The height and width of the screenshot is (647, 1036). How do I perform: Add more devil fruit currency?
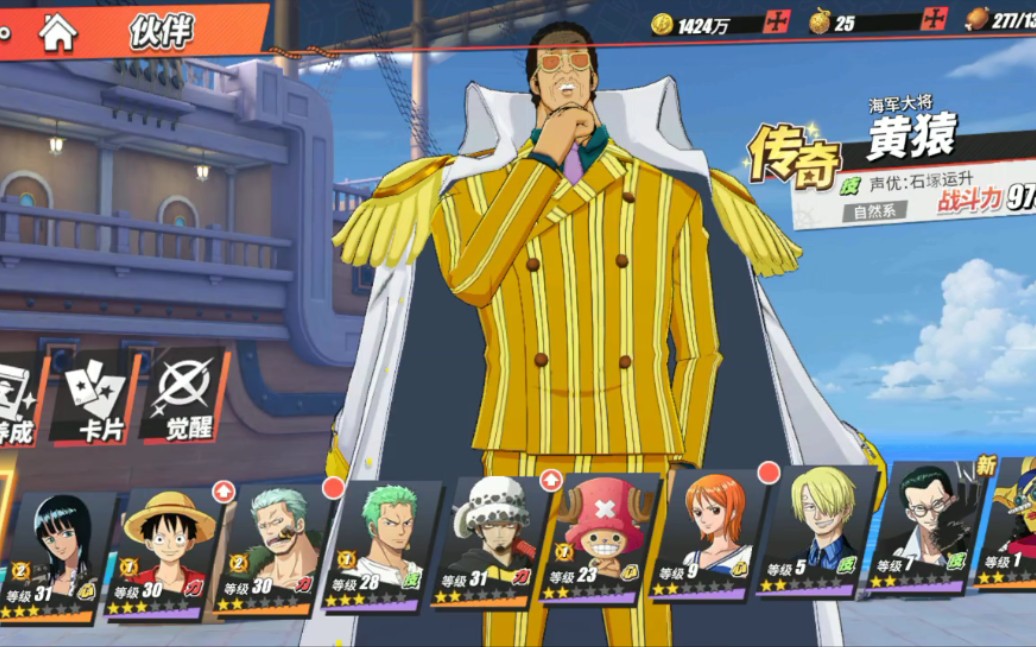[x=934, y=20]
